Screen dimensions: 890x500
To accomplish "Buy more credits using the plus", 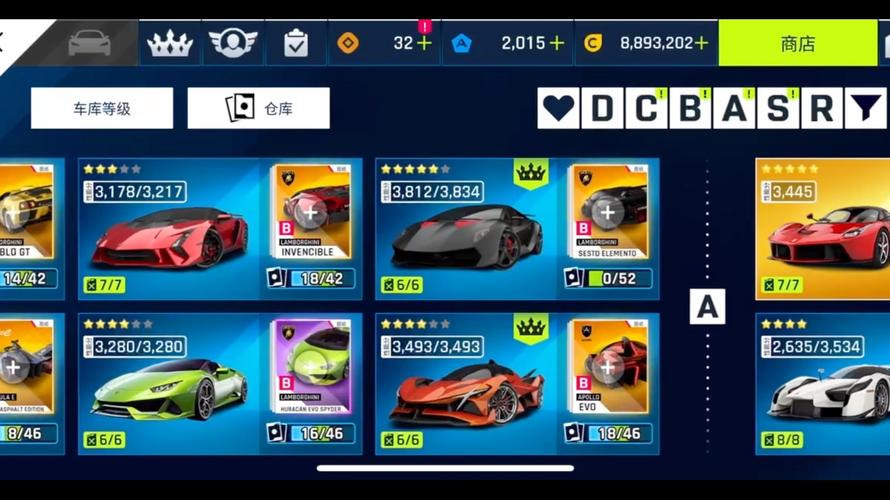I will pyautogui.click(x=701, y=44).
